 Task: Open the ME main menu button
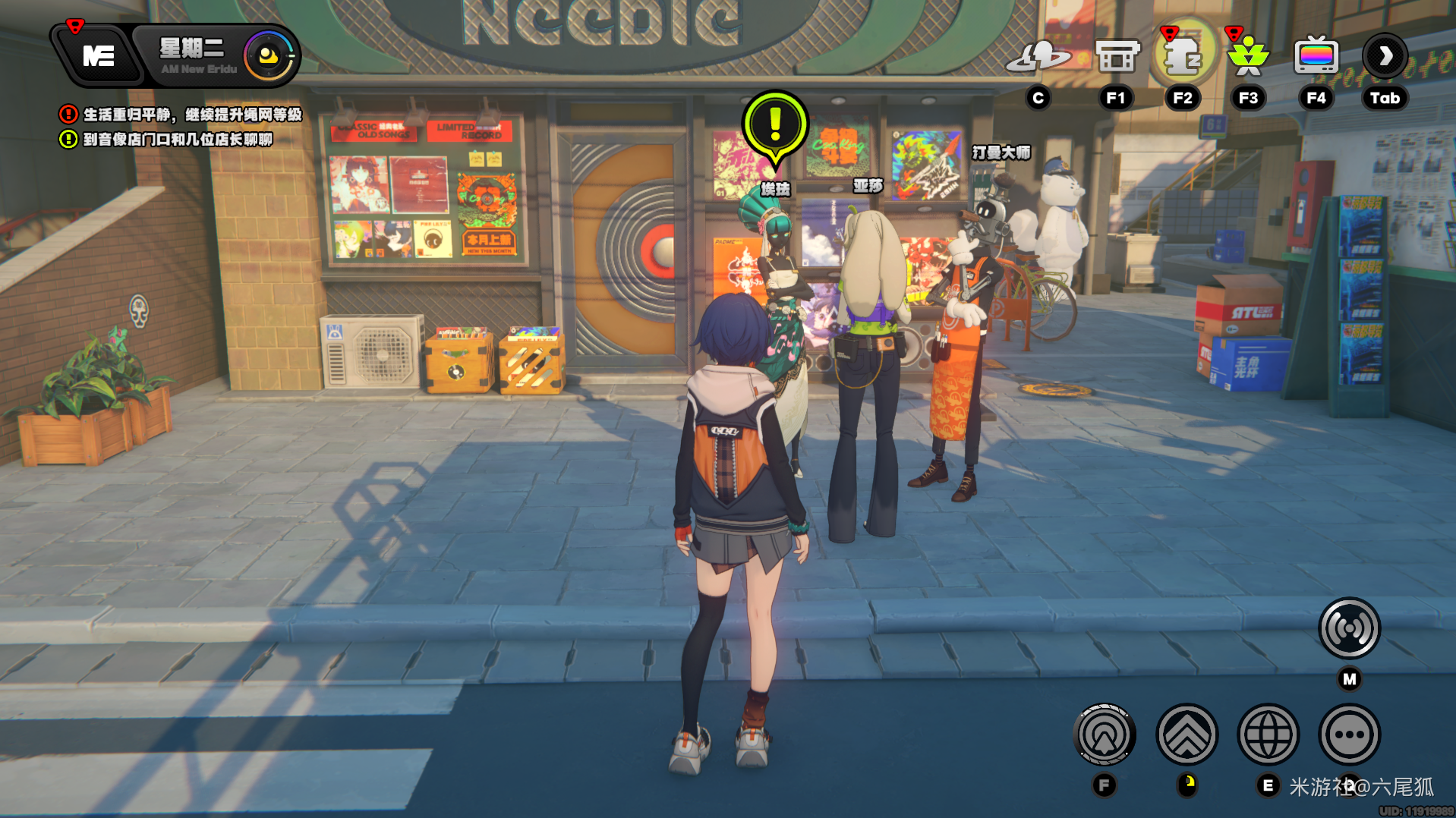click(98, 55)
